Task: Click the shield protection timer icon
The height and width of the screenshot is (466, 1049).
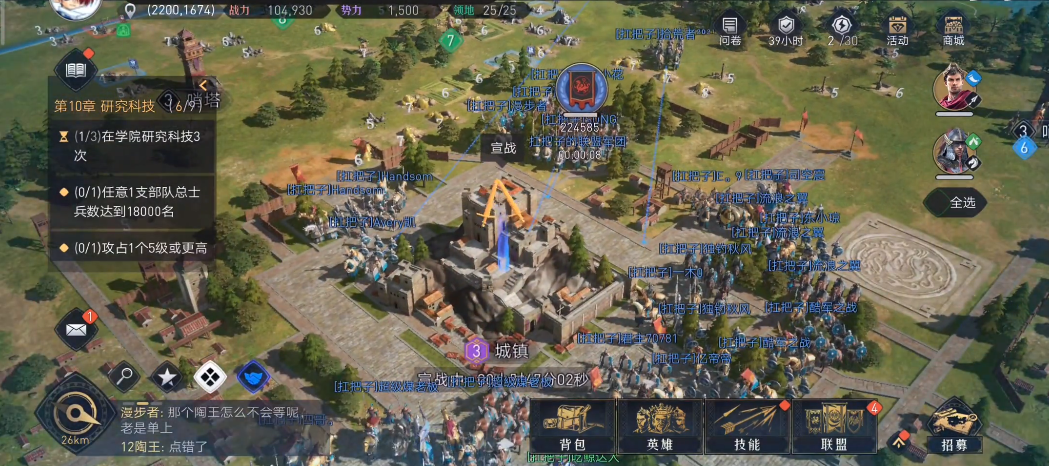Action: point(786,28)
